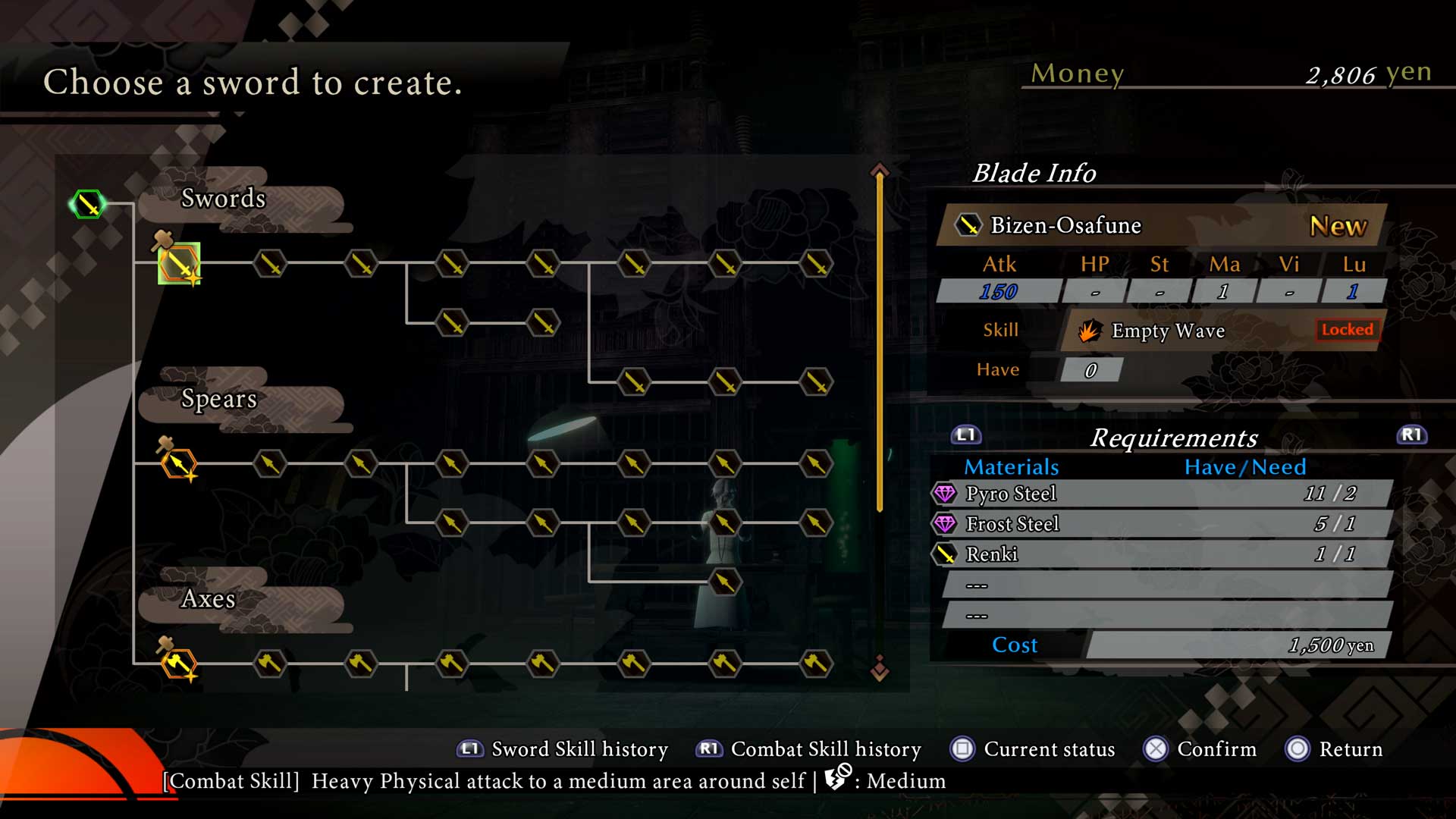The image size is (1456, 819).
Task: Select the Pyro Steel material row
Action: 1162,494
